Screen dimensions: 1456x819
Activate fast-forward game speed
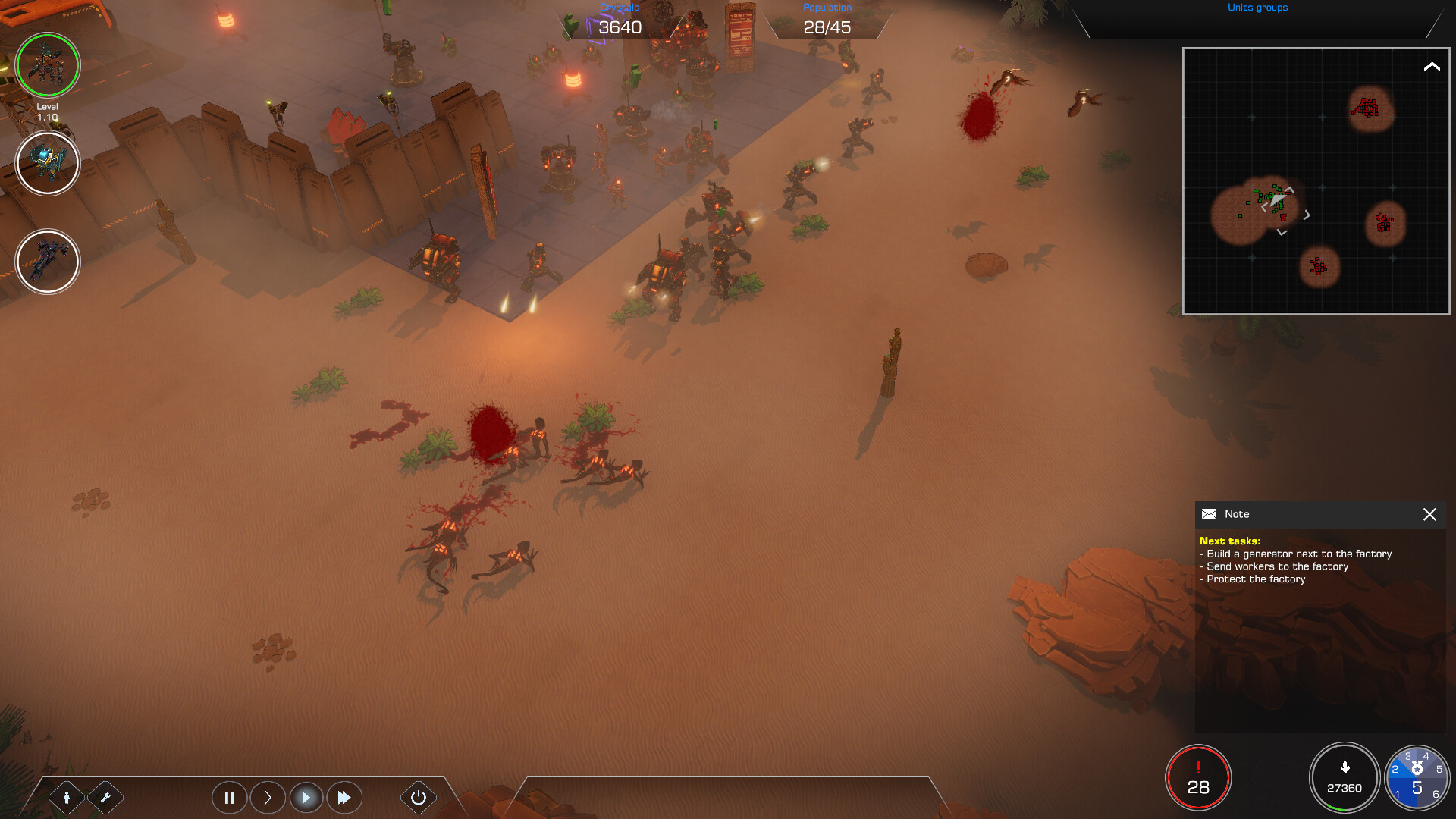coord(344,797)
